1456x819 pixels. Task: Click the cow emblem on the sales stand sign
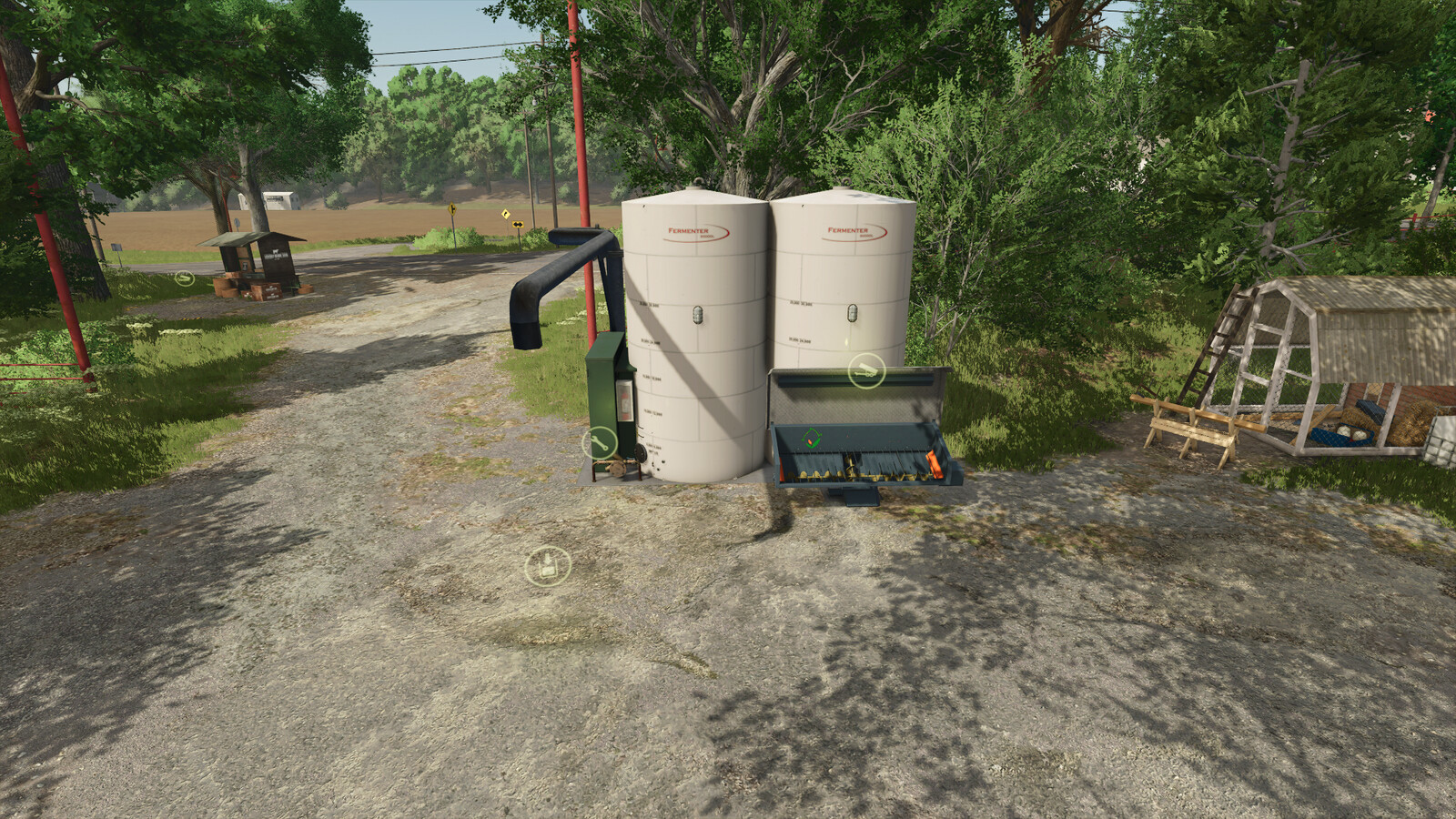click(276, 249)
